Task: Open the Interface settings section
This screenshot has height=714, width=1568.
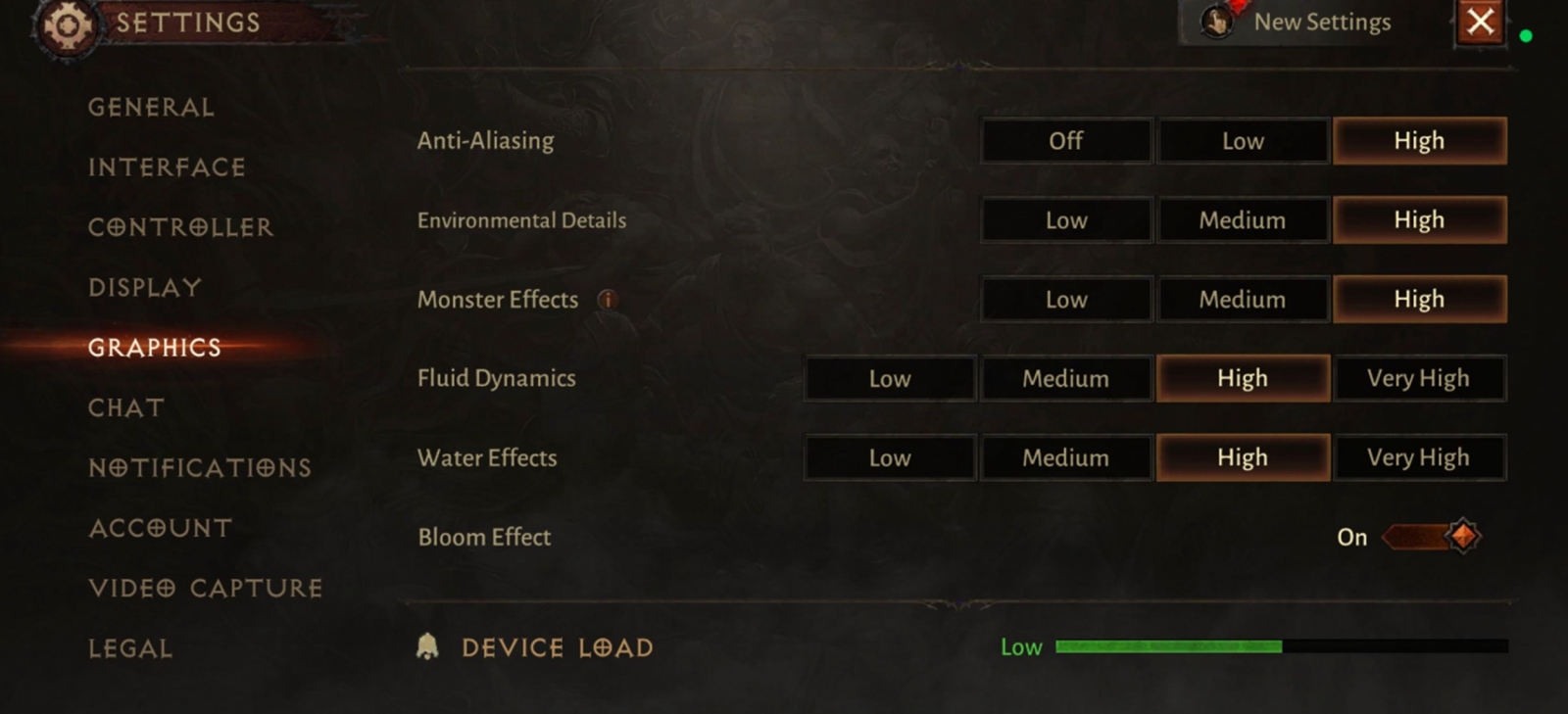Action: tap(167, 167)
